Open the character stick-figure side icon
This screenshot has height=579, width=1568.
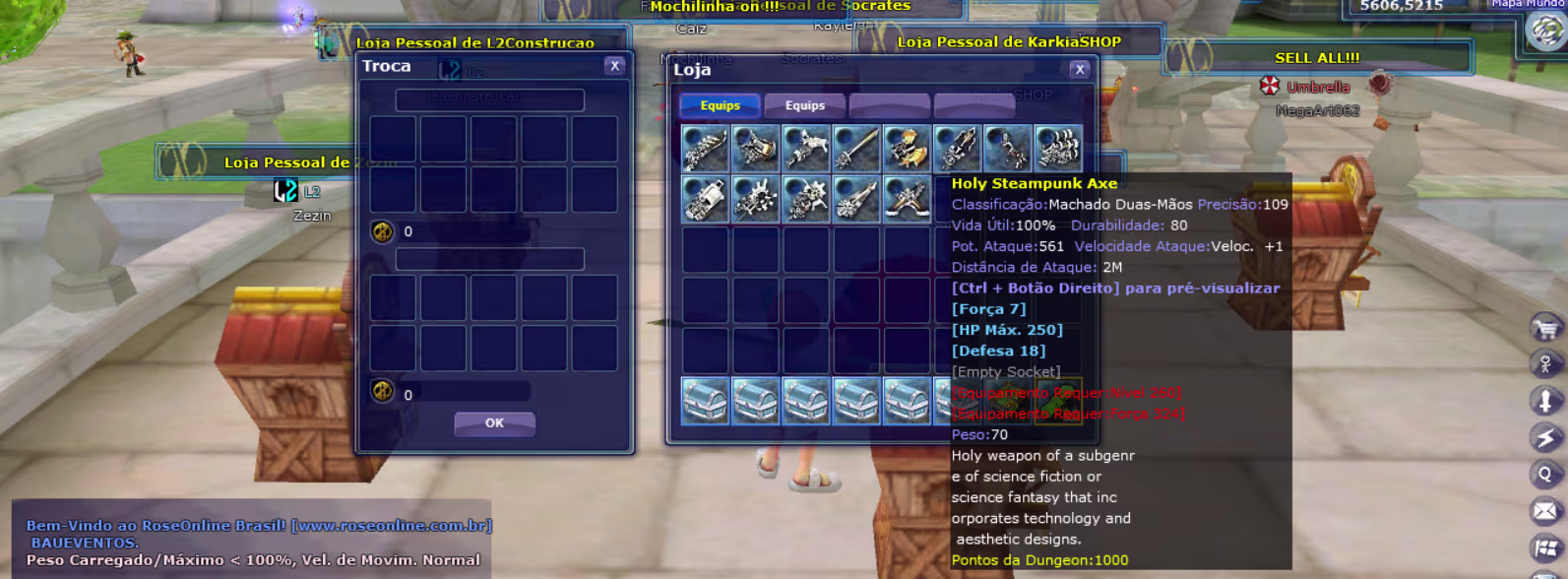click(x=1545, y=364)
